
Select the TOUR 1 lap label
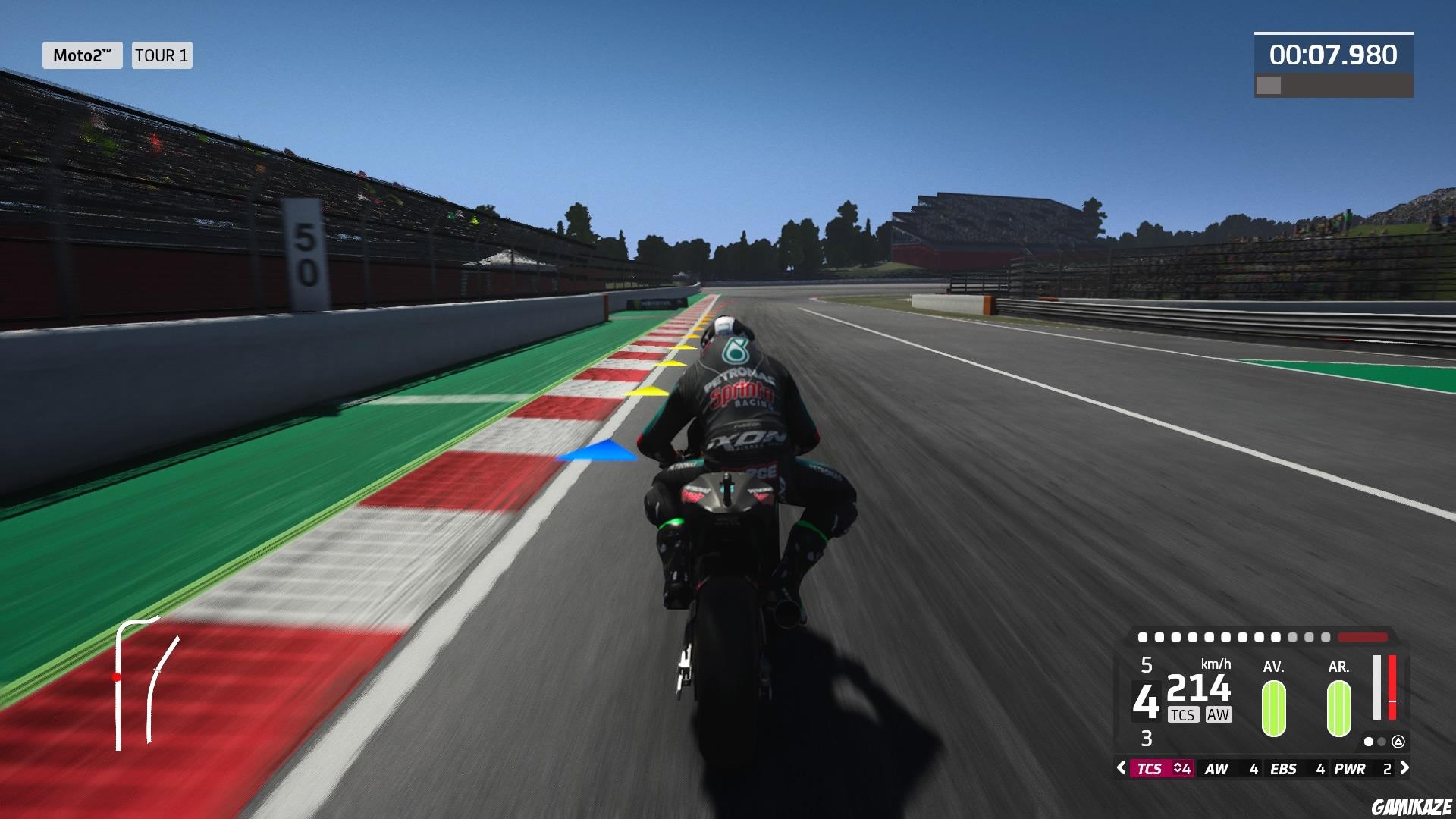pos(161,55)
